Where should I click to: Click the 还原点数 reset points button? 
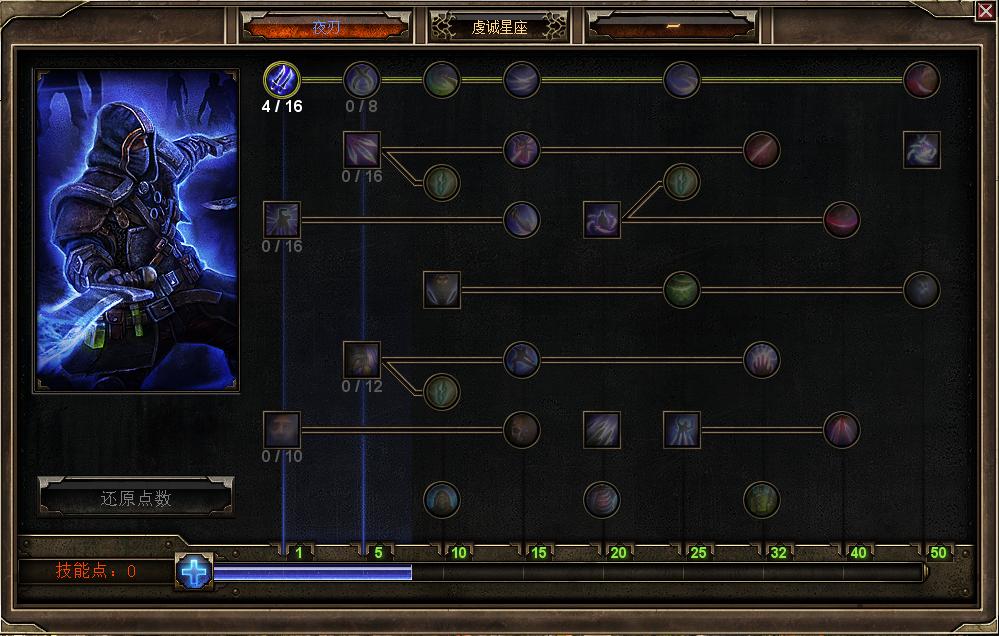[x=136, y=497]
